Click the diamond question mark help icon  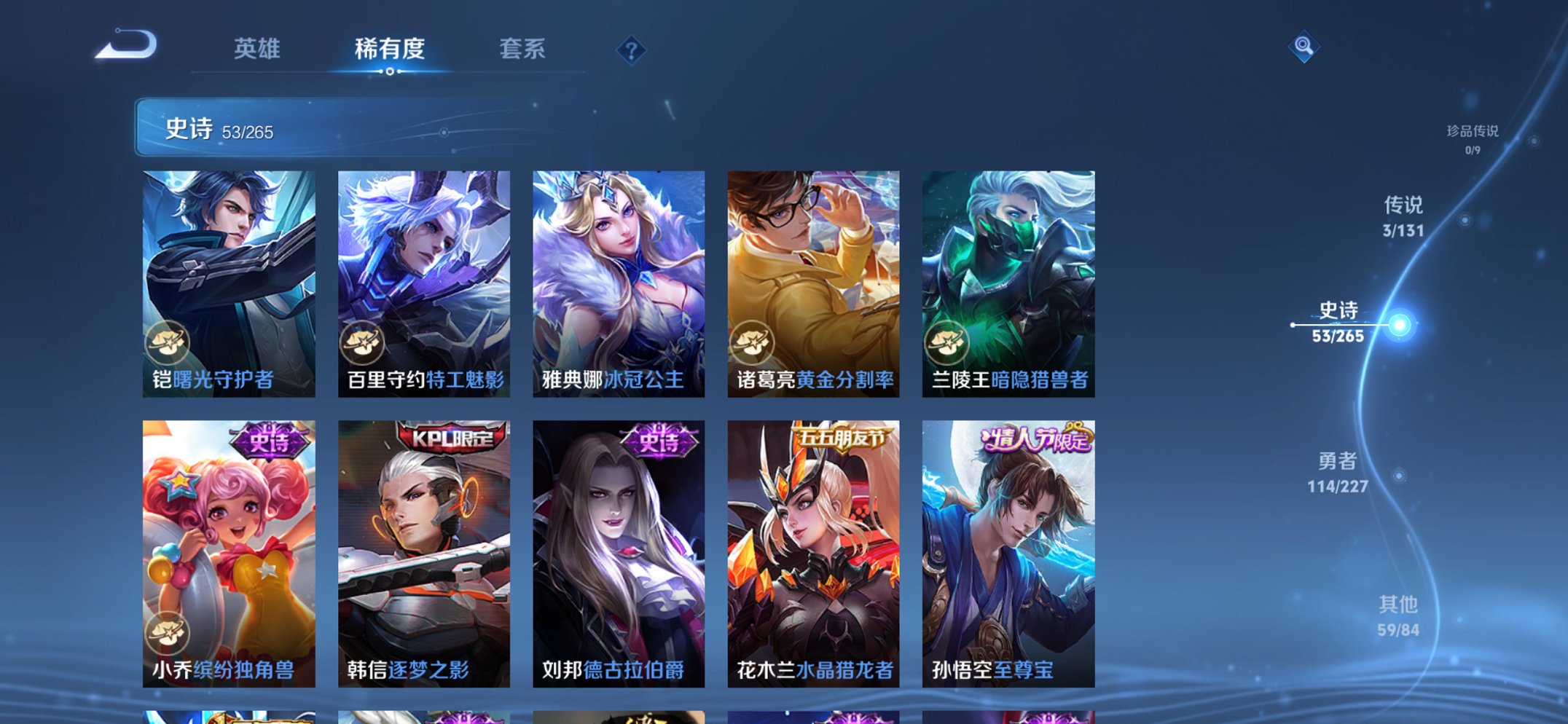click(632, 50)
